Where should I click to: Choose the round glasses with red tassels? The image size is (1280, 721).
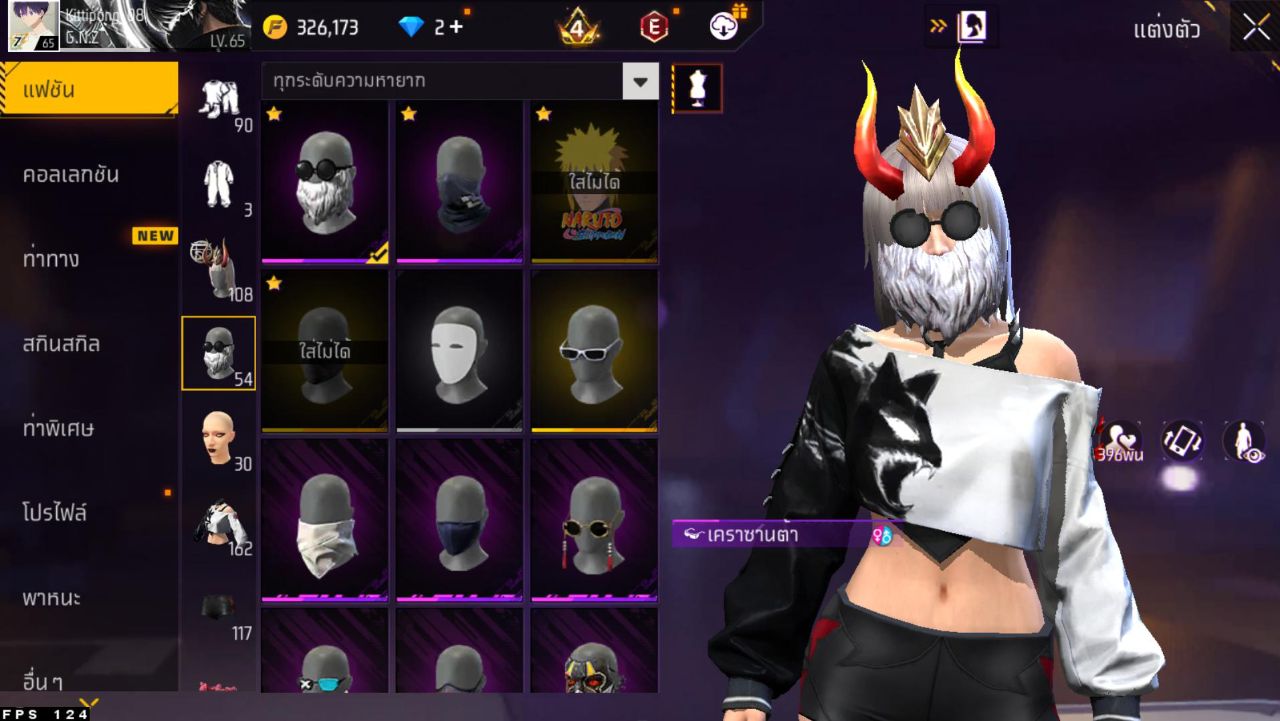pos(594,520)
